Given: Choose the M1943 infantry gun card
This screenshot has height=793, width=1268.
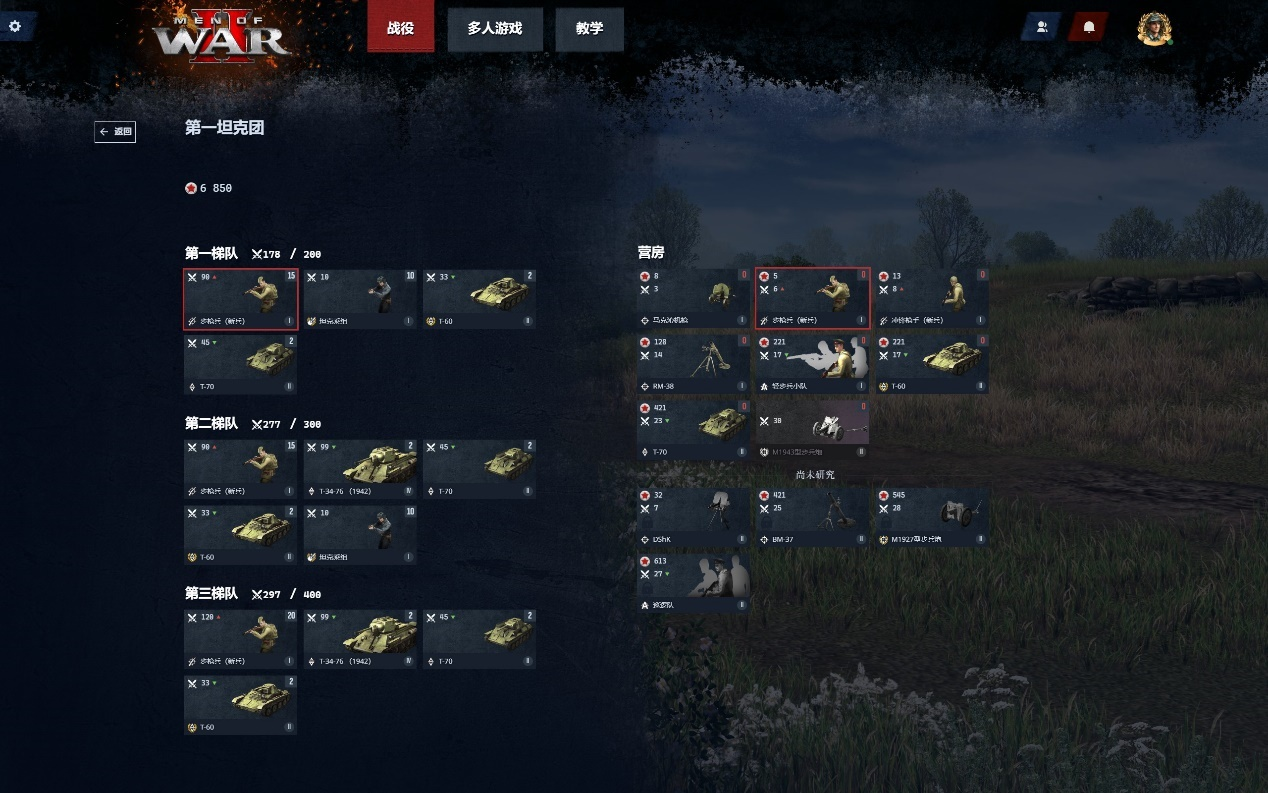Looking at the screenshot, I should 812,430.
